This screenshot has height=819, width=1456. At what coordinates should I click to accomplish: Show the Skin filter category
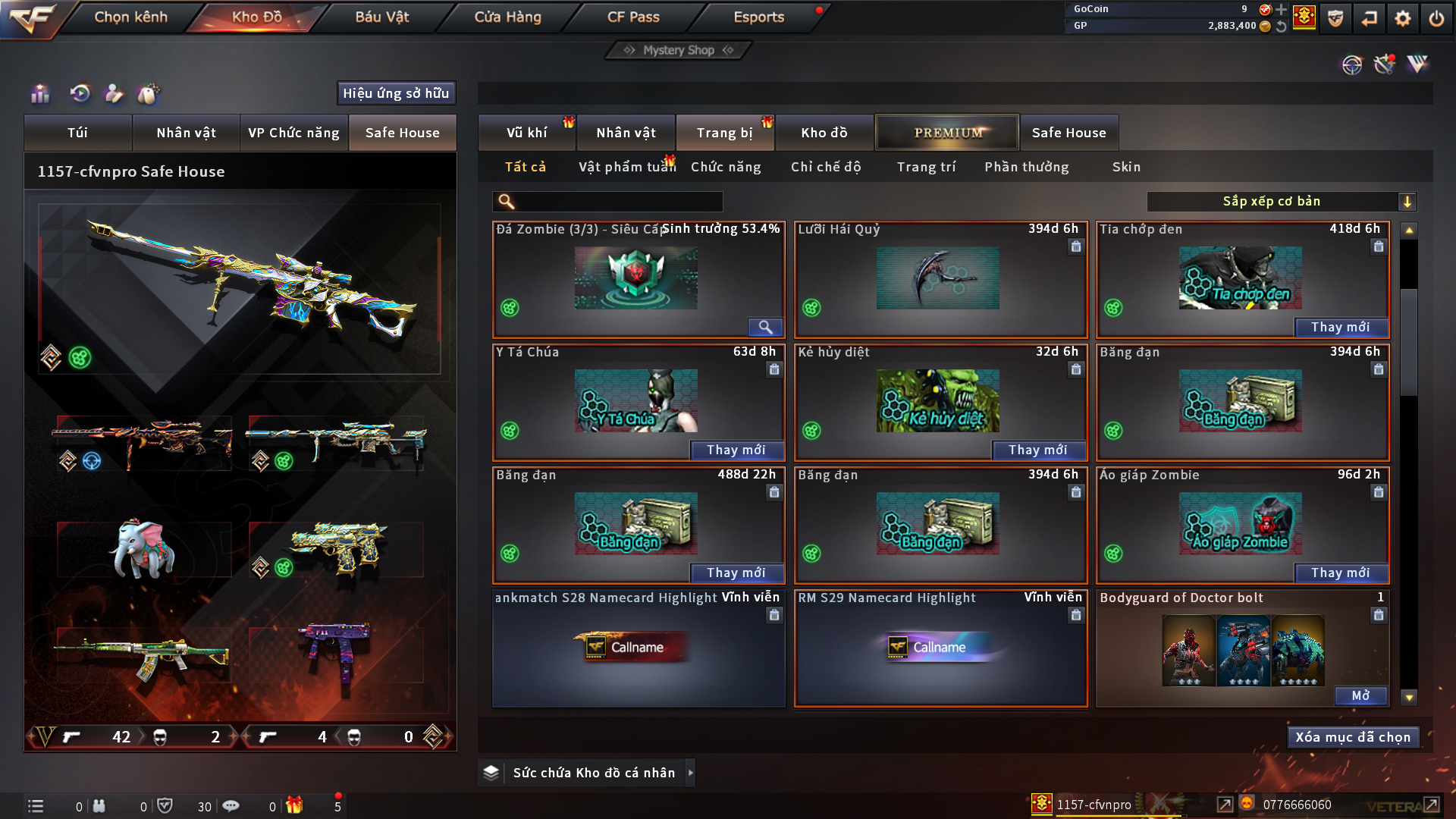[1126, 167]
